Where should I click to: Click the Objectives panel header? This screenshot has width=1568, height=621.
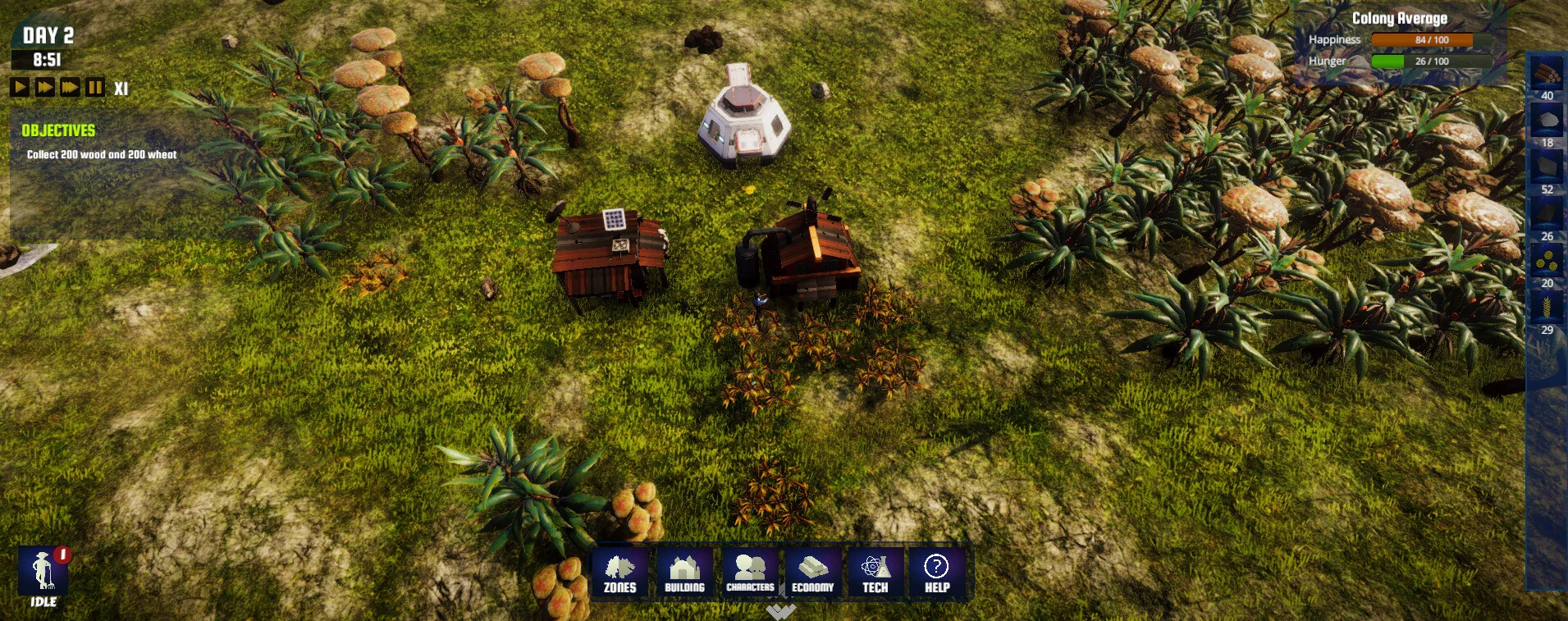[x=58, y=130]
